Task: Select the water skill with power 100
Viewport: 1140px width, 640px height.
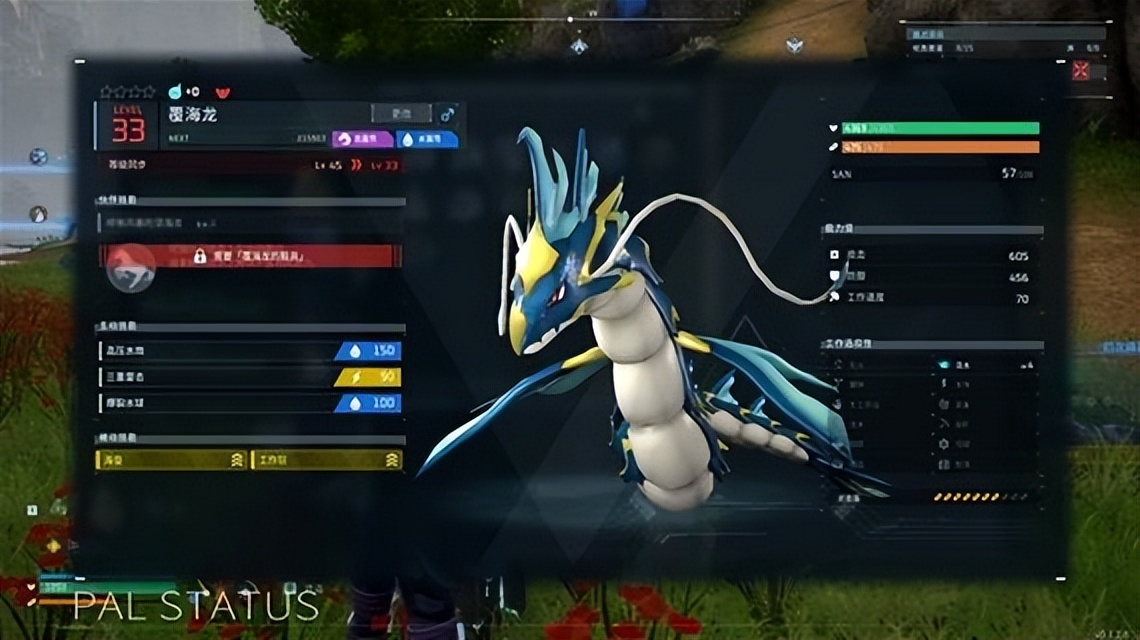Action: pos(250,403)
